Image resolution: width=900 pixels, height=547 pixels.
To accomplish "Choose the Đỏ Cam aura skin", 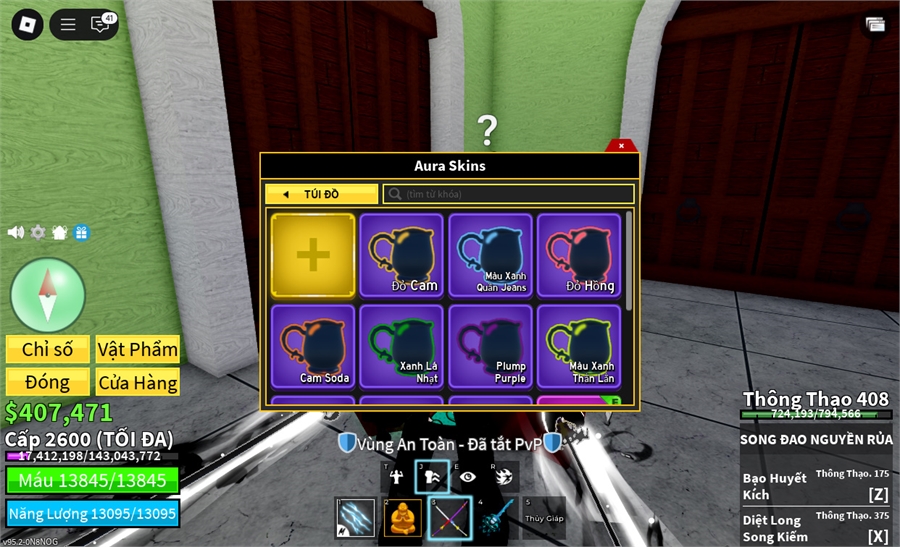I will (x=401, y=255).
